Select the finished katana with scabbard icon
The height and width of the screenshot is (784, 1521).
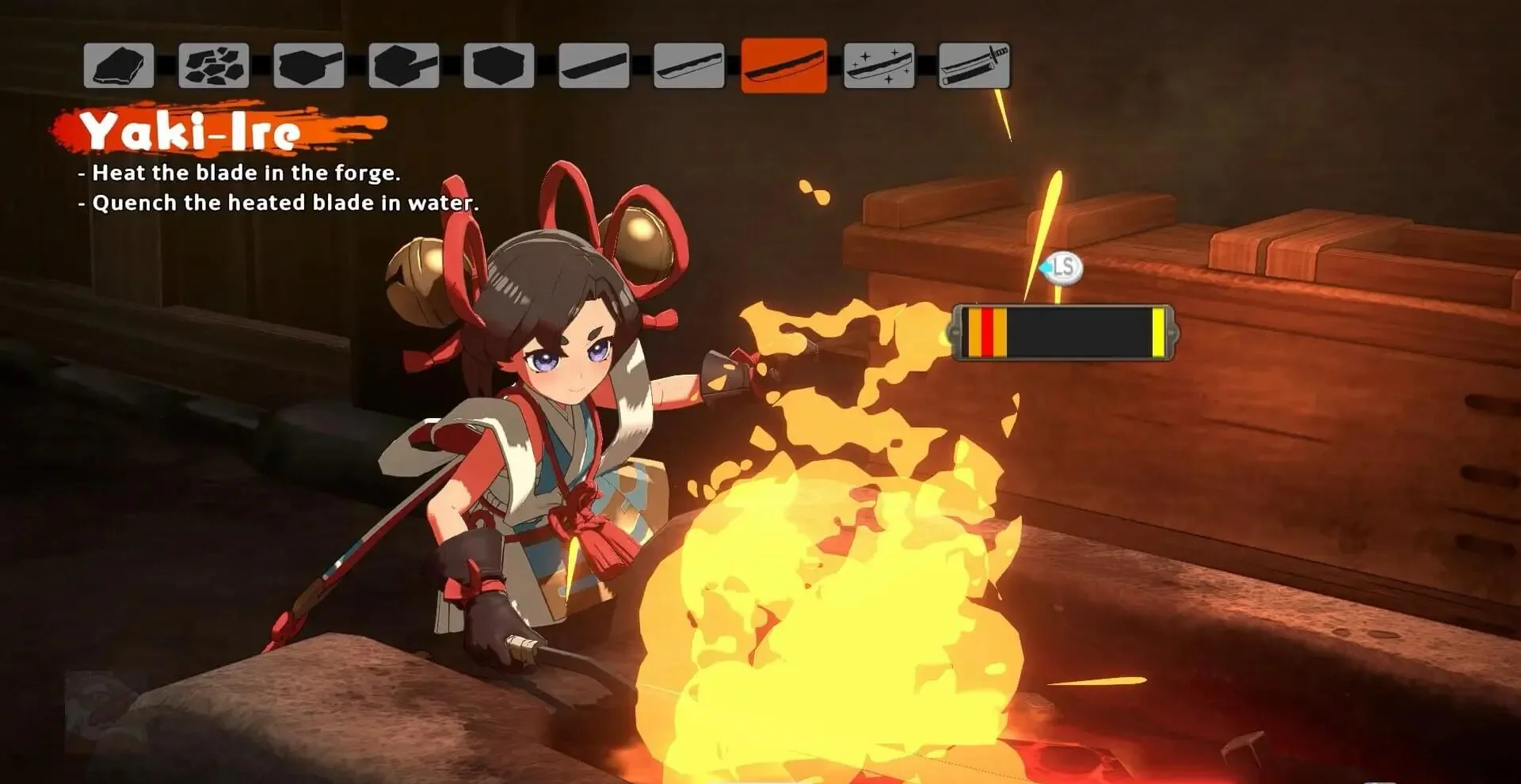pyautogui.click(x=974, y=66)
